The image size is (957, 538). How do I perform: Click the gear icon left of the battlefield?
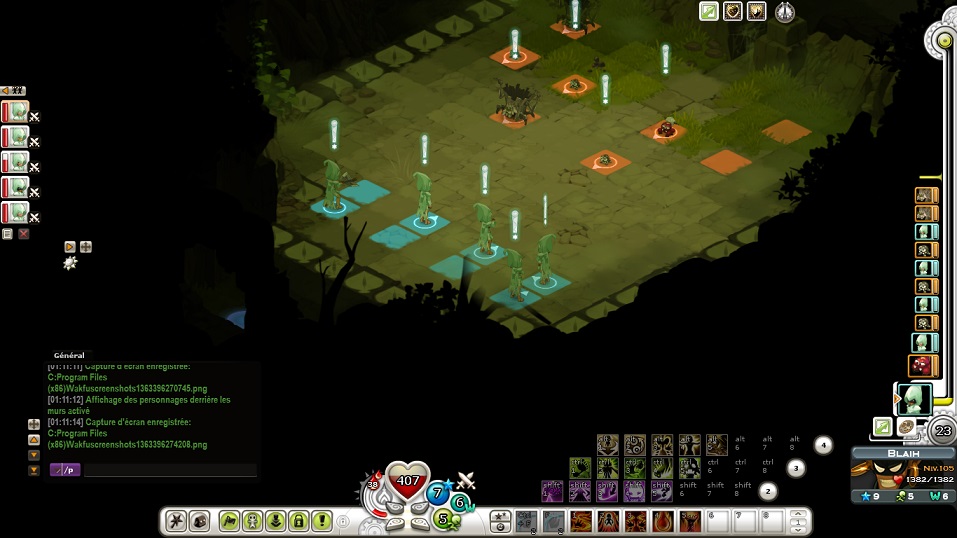click(x=70, y=263)
